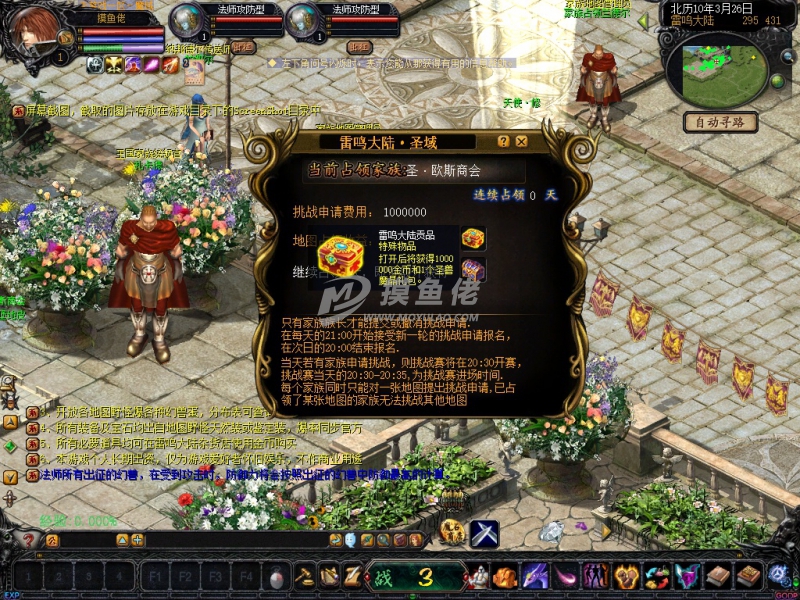Select the second 法师攻防型 pet portrait
Viewport: 800px width, 600px height.
(303, 22)
